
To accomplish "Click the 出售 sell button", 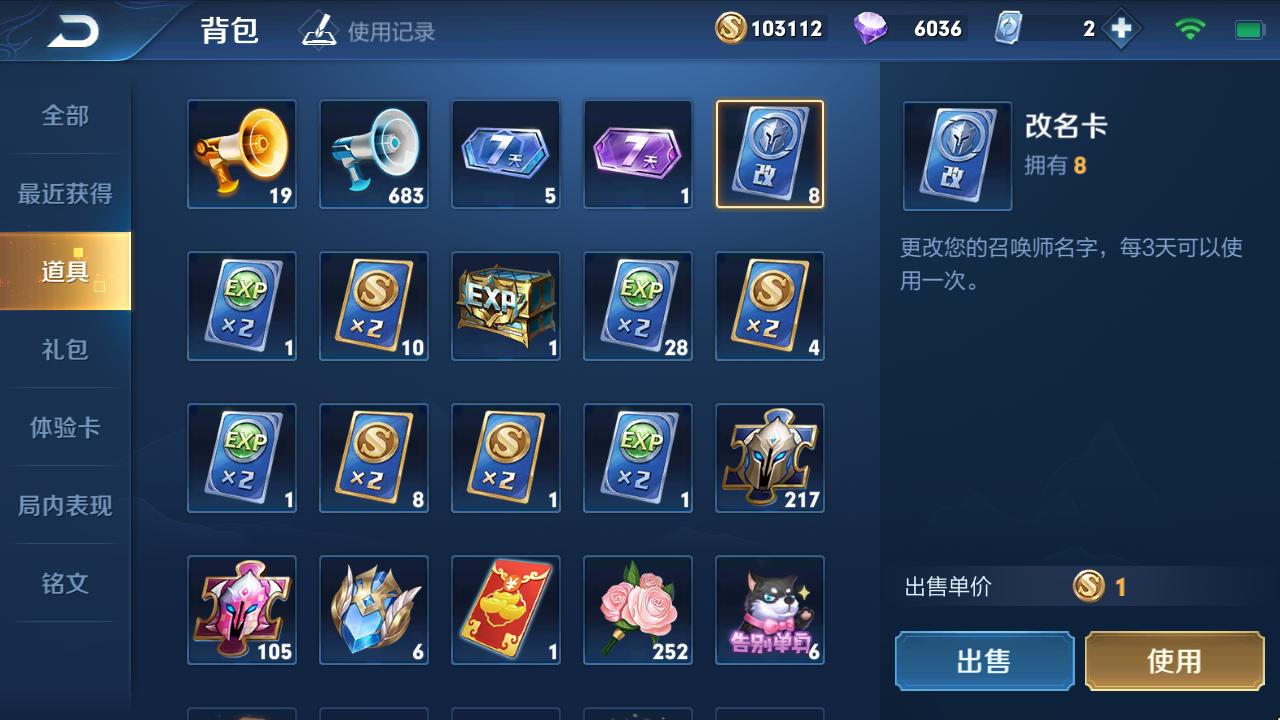I will [984, 661].
